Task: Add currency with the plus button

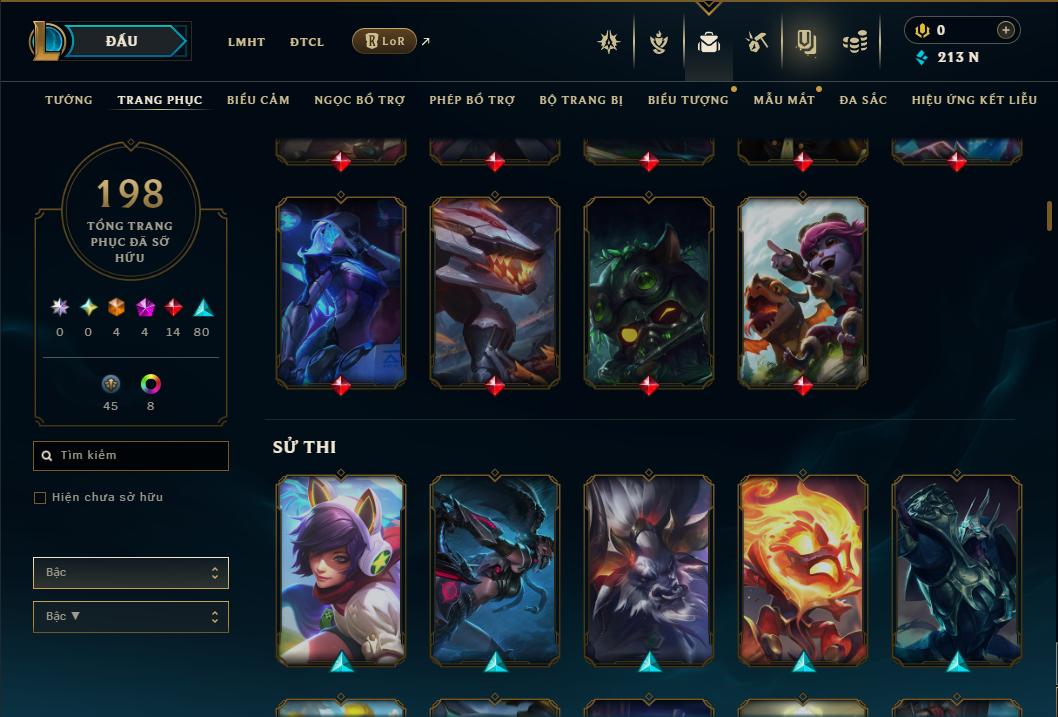Action: (1005, 31)
